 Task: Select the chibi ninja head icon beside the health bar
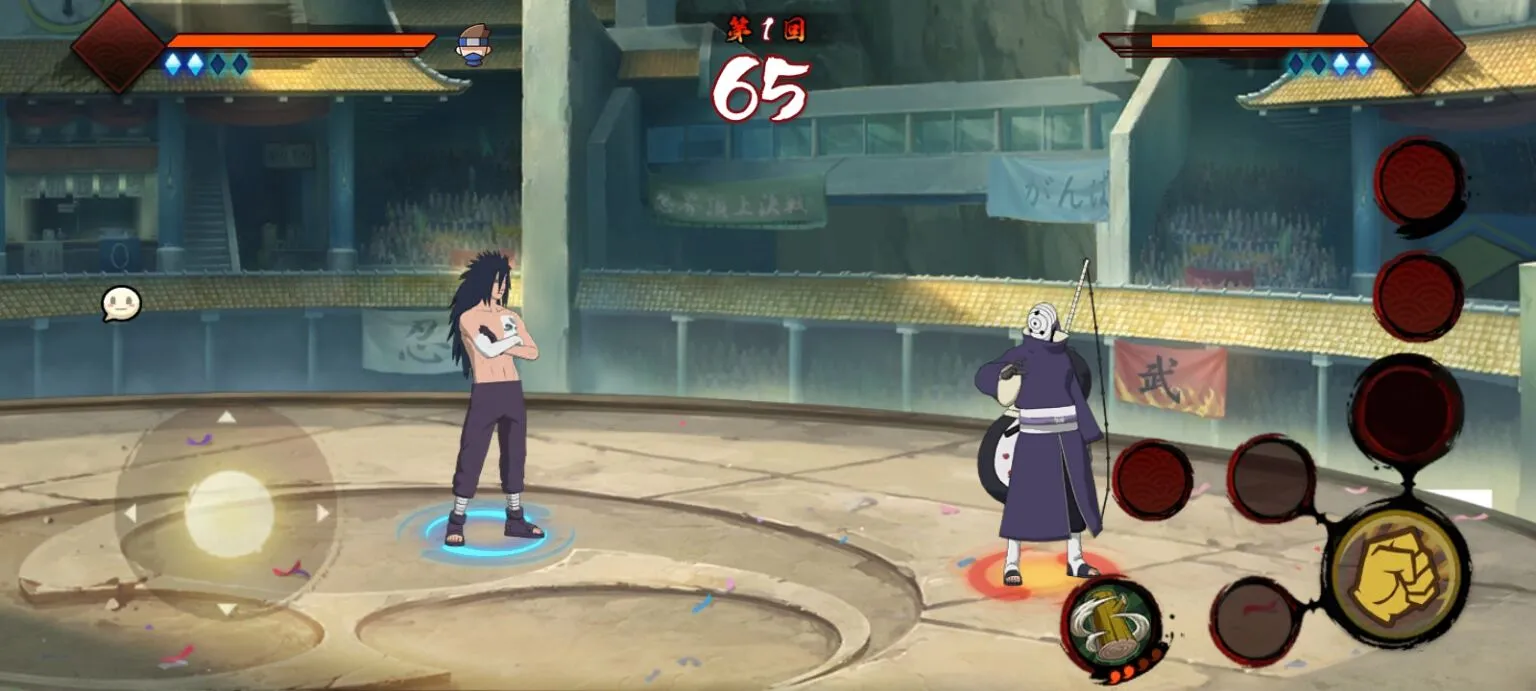[473, 44]
